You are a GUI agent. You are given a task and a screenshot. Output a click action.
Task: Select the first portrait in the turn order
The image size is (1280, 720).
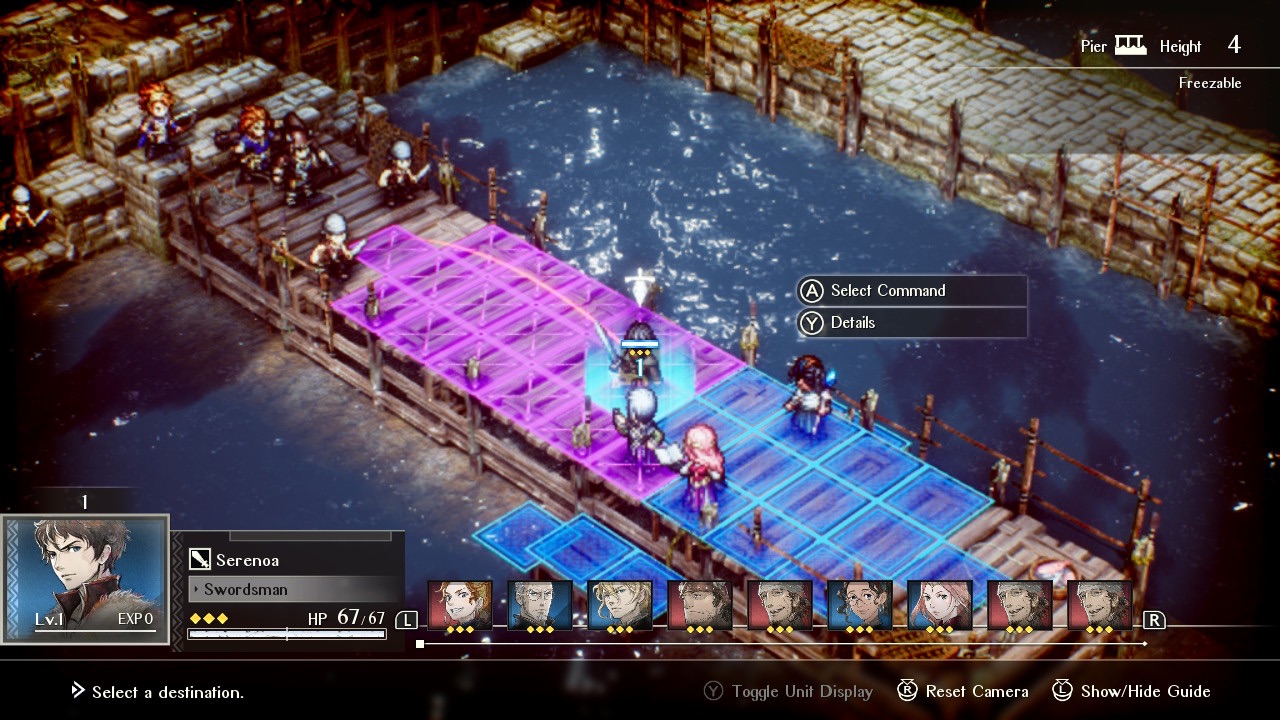[x=460, y=600]
